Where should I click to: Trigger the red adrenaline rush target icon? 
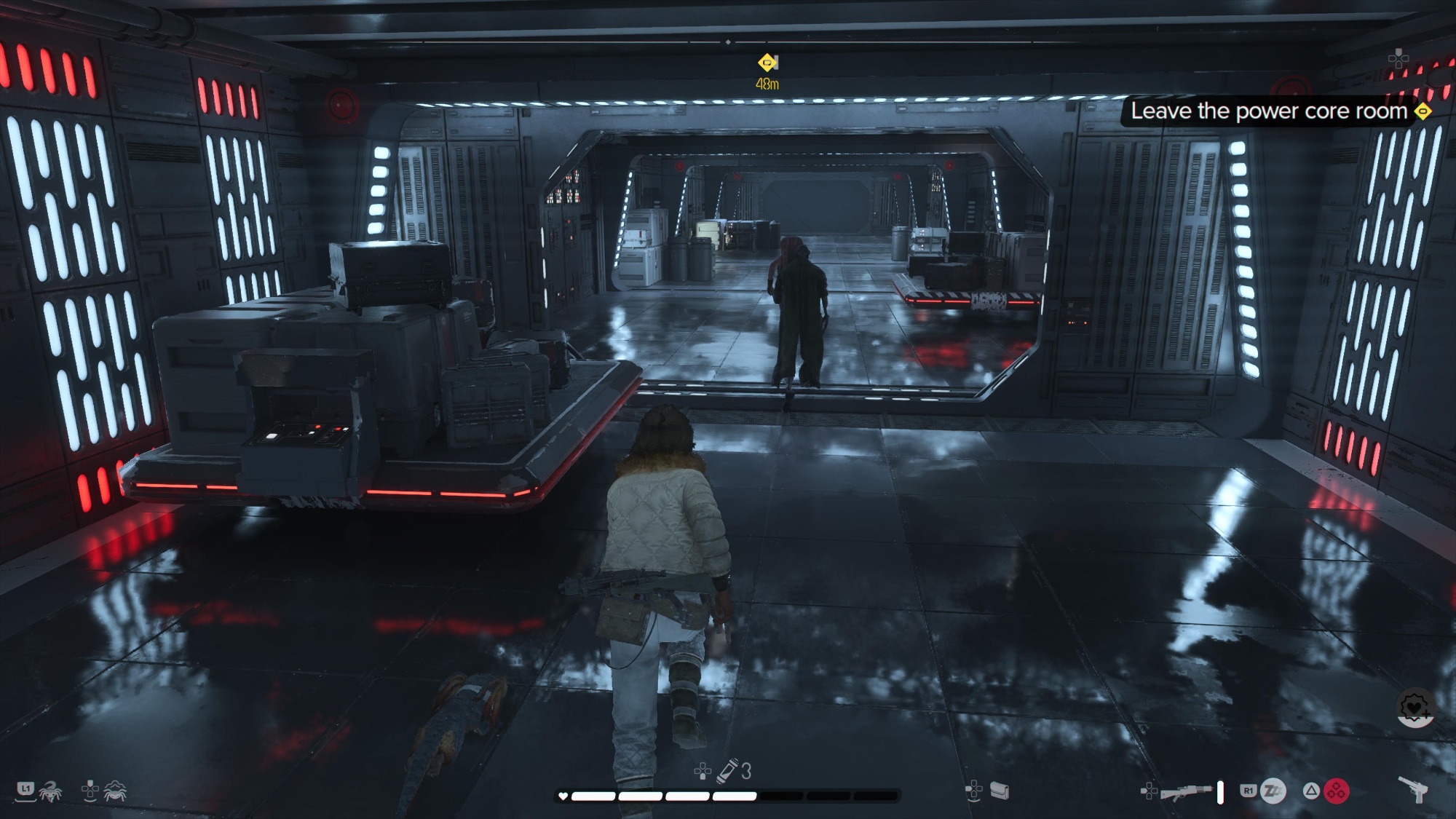1337,791
